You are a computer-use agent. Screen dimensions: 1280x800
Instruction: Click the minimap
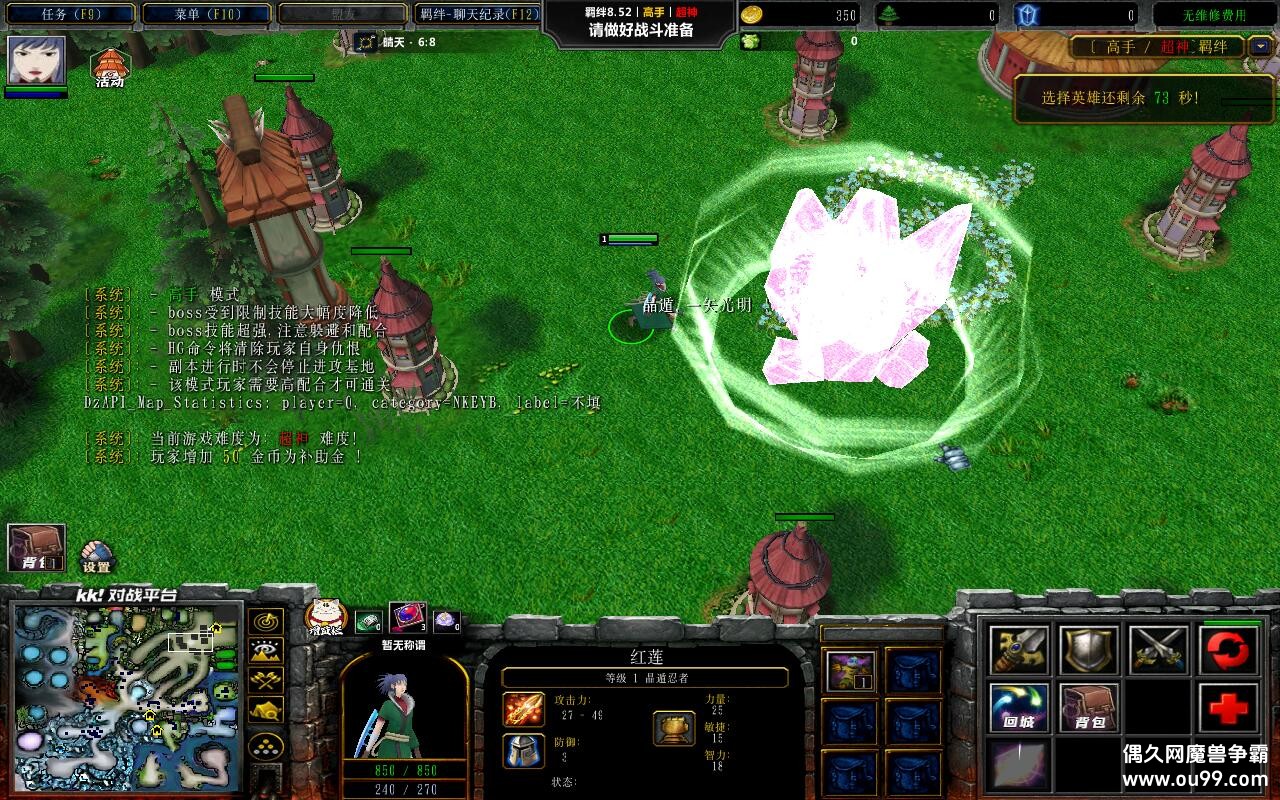pos(127,694)
